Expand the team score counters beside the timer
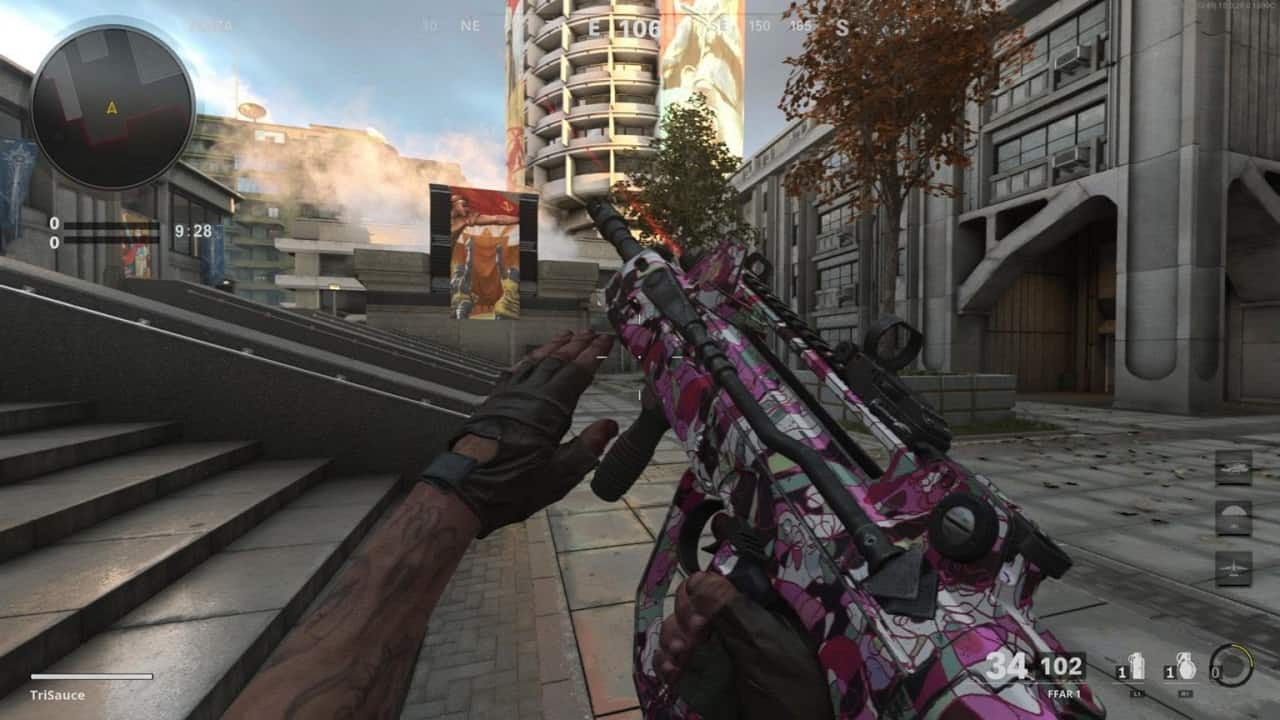 pos(54,232)
